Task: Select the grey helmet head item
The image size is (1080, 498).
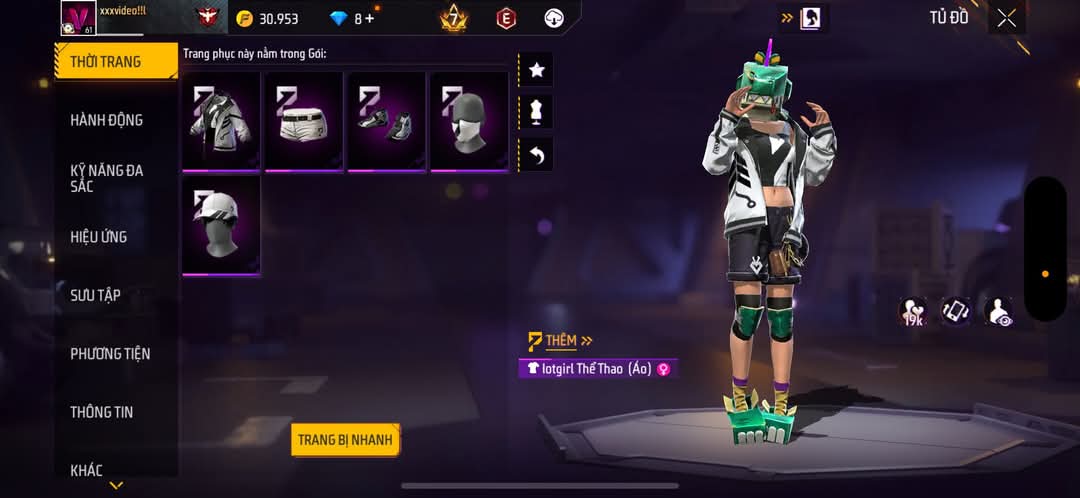Action: pyautogui.click(x=470, y=121)
